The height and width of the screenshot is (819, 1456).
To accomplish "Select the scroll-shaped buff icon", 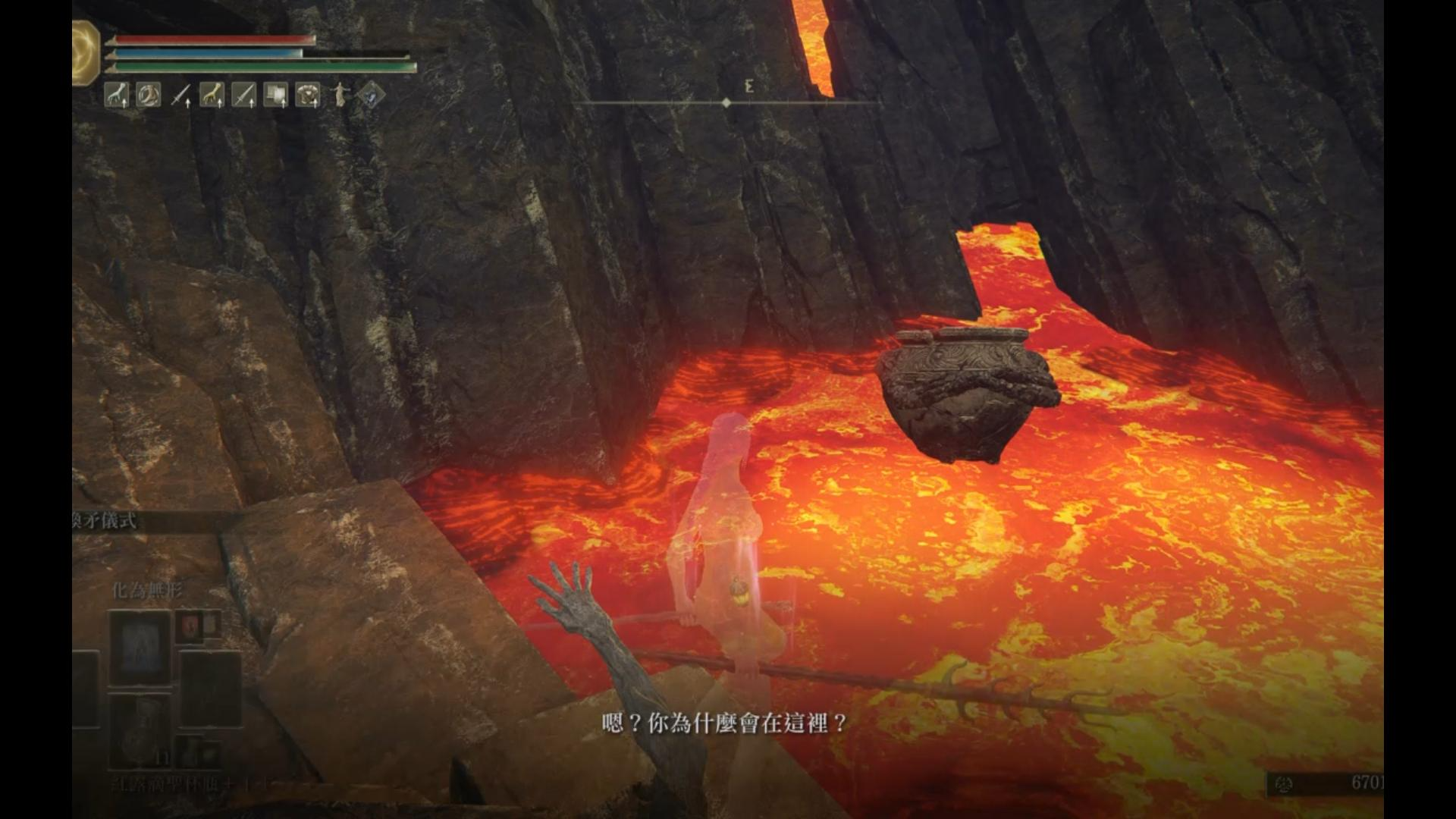I will 275,96.
